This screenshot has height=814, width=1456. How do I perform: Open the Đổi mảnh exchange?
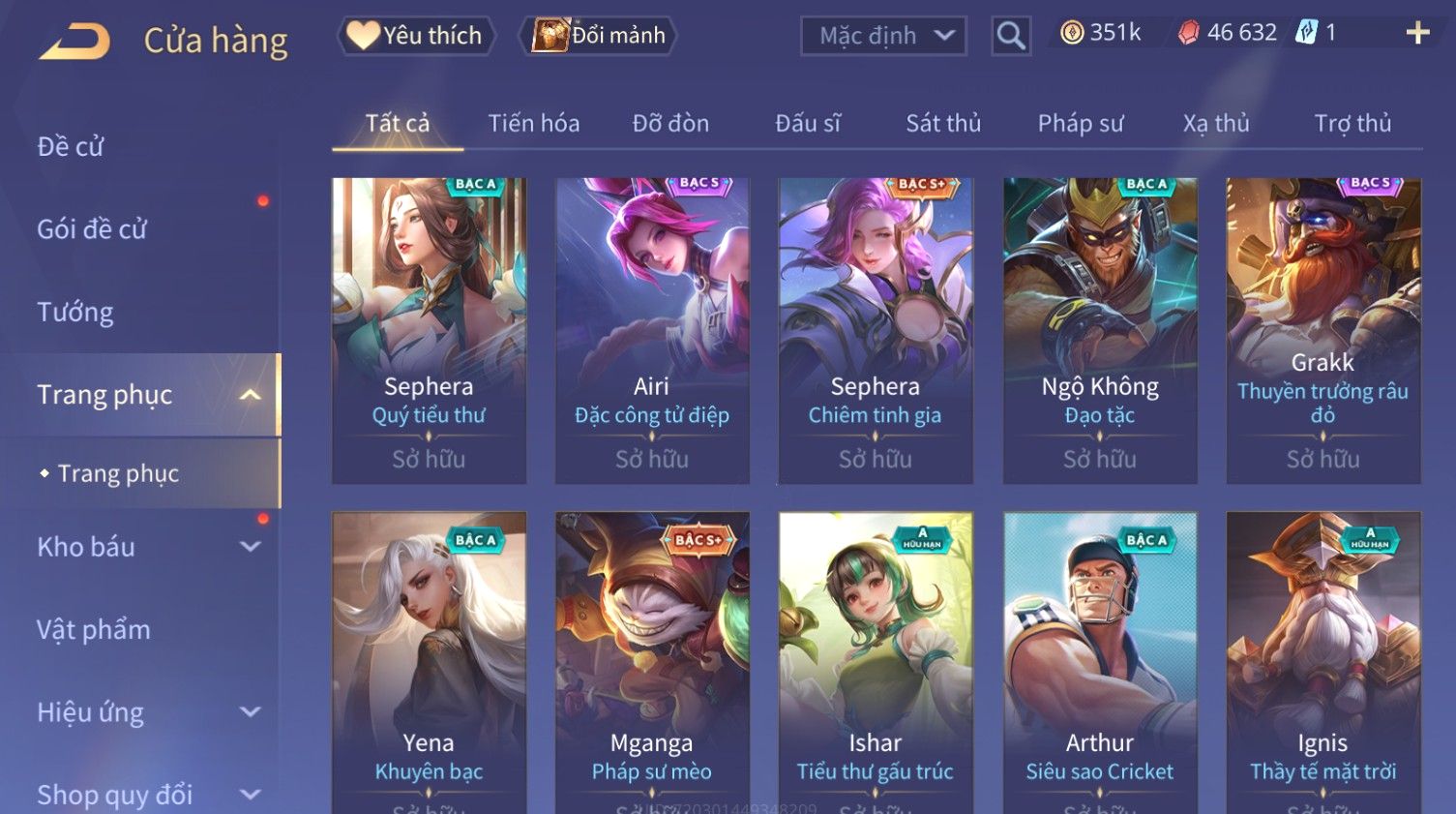click(x=598, y=36)
